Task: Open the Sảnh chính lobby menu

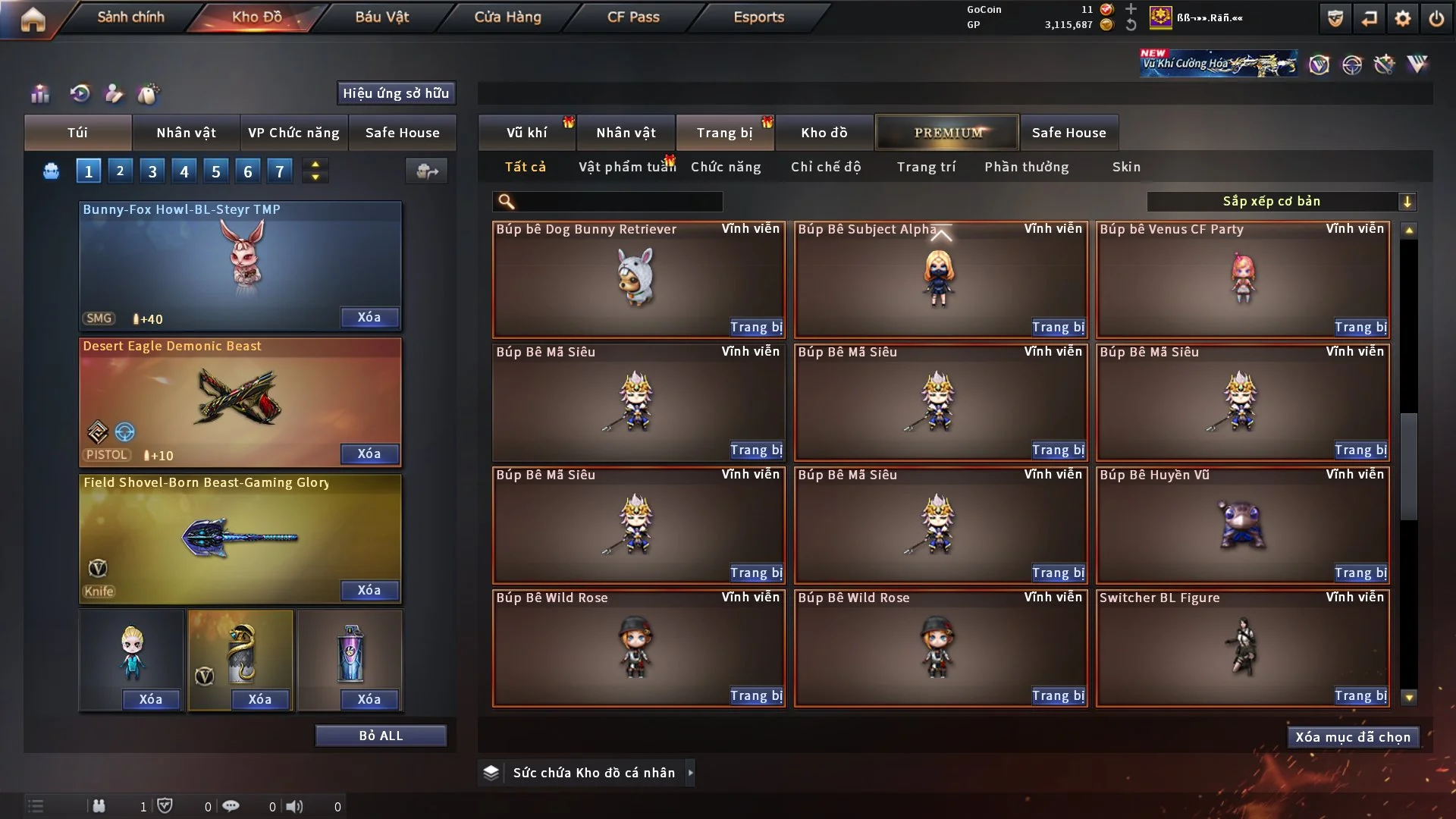Action: pyautogui.click(x=130, y=17)
